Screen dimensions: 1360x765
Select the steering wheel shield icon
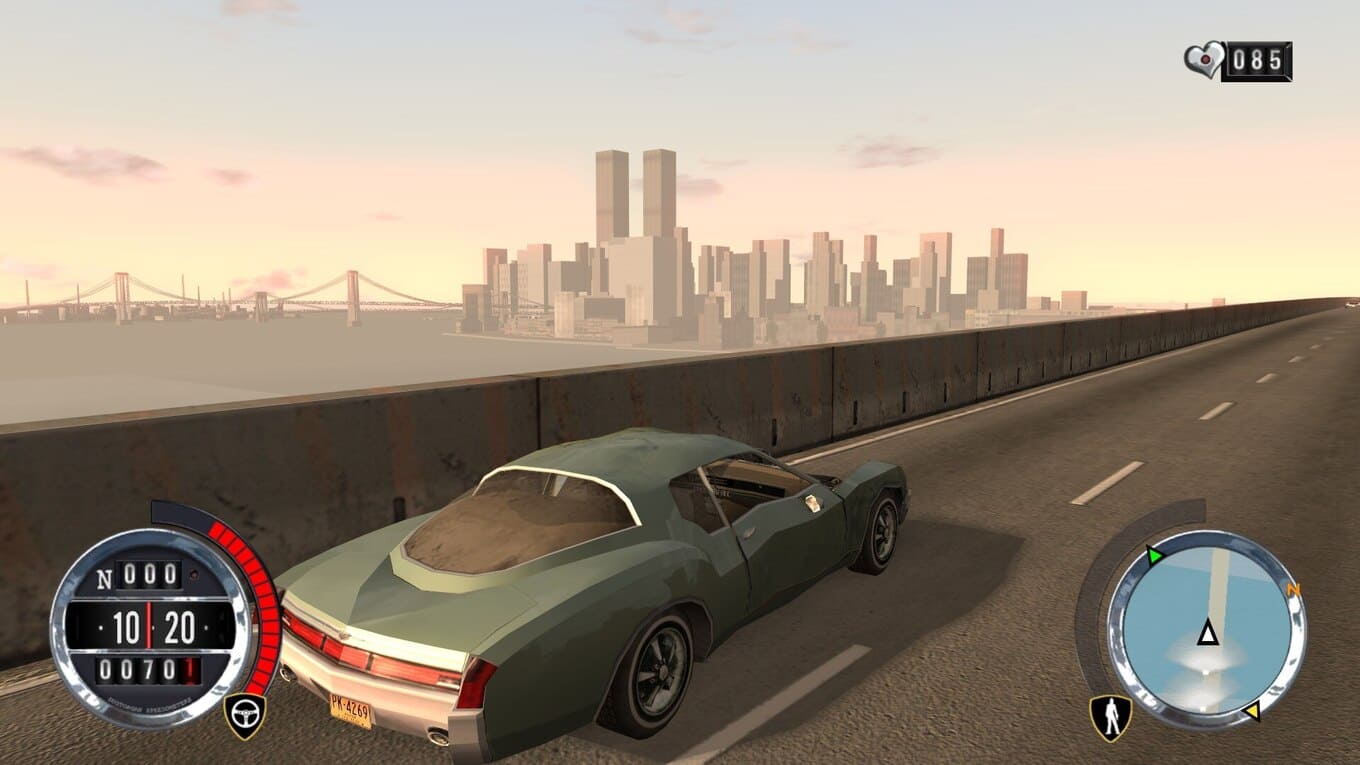[244, 714]
